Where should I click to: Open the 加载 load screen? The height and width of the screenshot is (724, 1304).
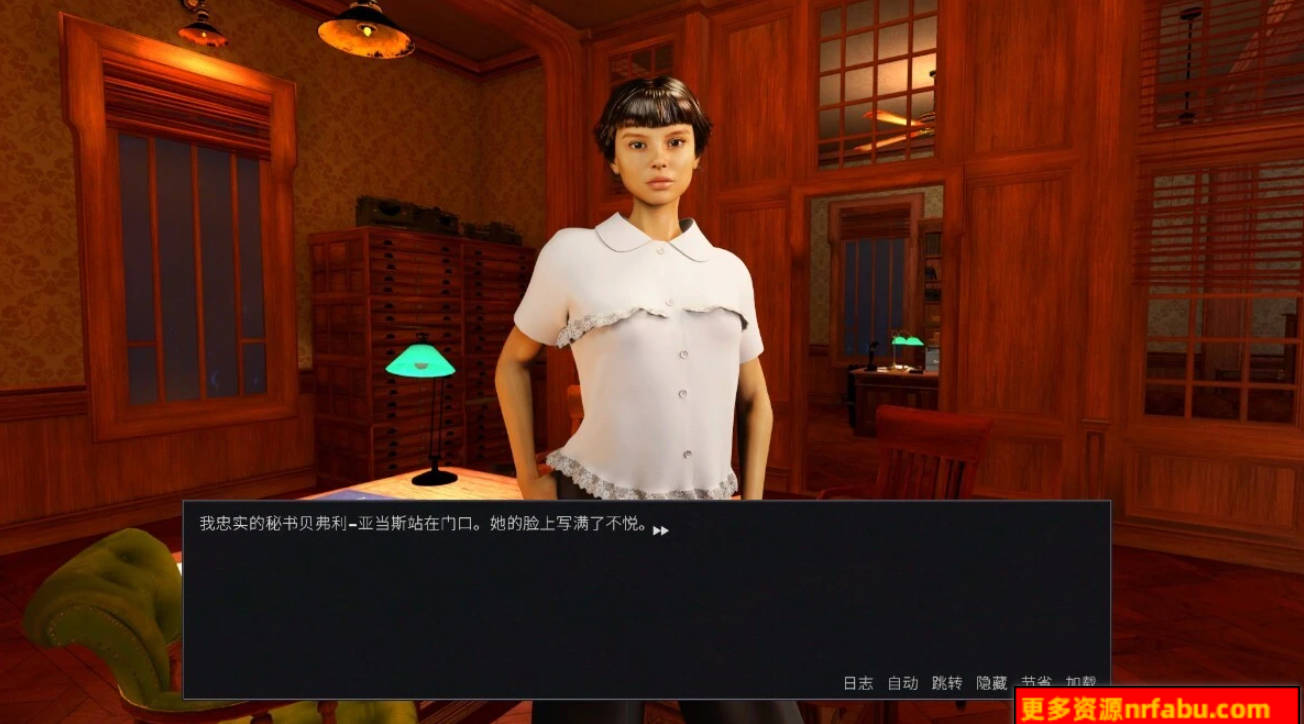1082,680
